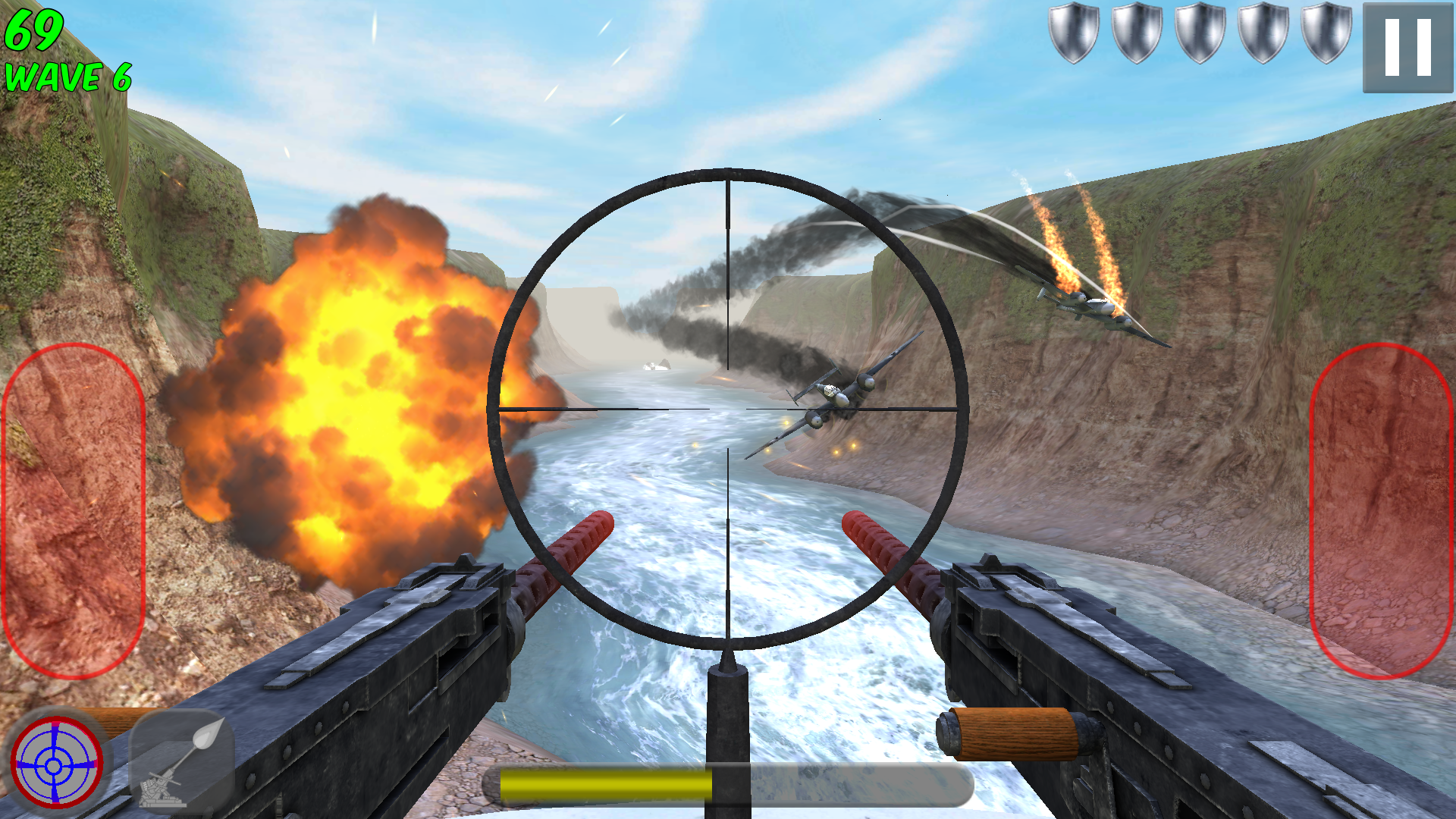Tap the green score number 69
Image resolution: width=1456 pixels, height=819 pixels.
[x=34, y=29]
